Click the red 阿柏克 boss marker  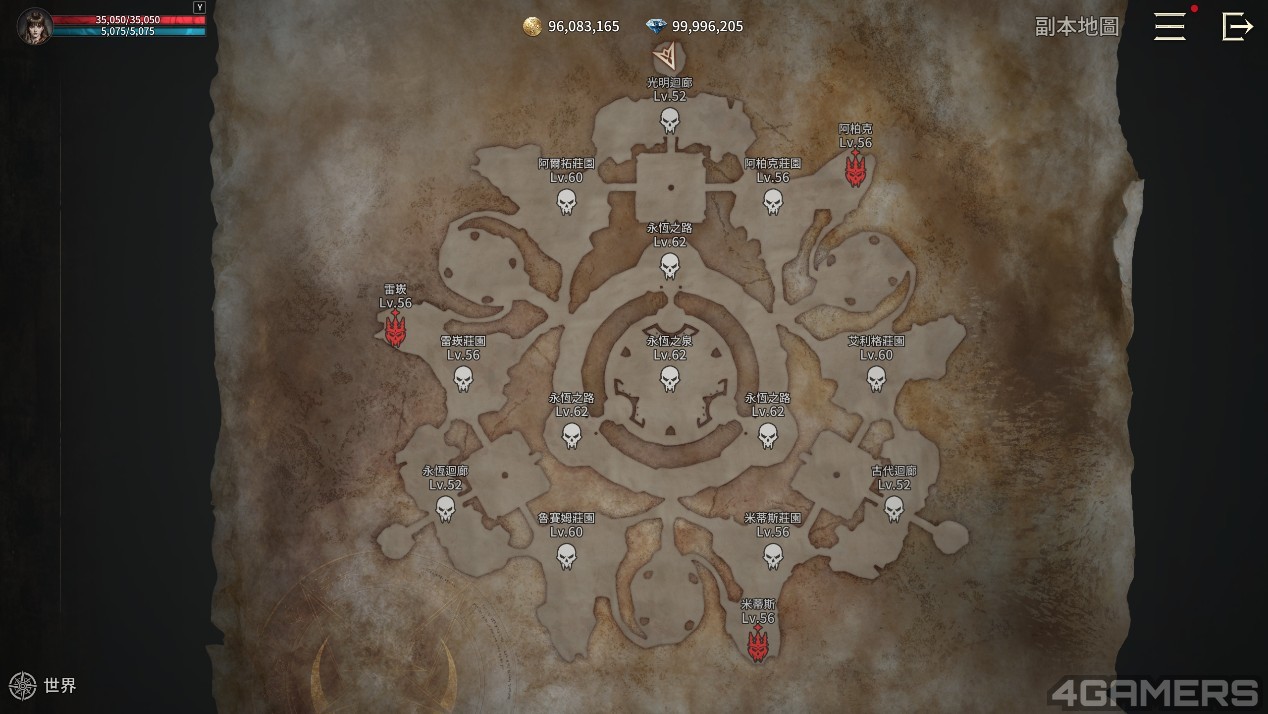click(x=855, y=170)
